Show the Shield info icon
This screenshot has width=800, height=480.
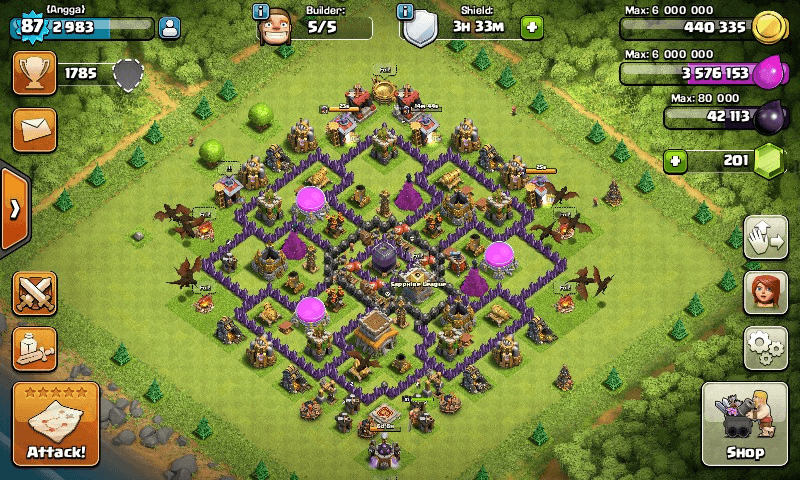tap(404, 12)
